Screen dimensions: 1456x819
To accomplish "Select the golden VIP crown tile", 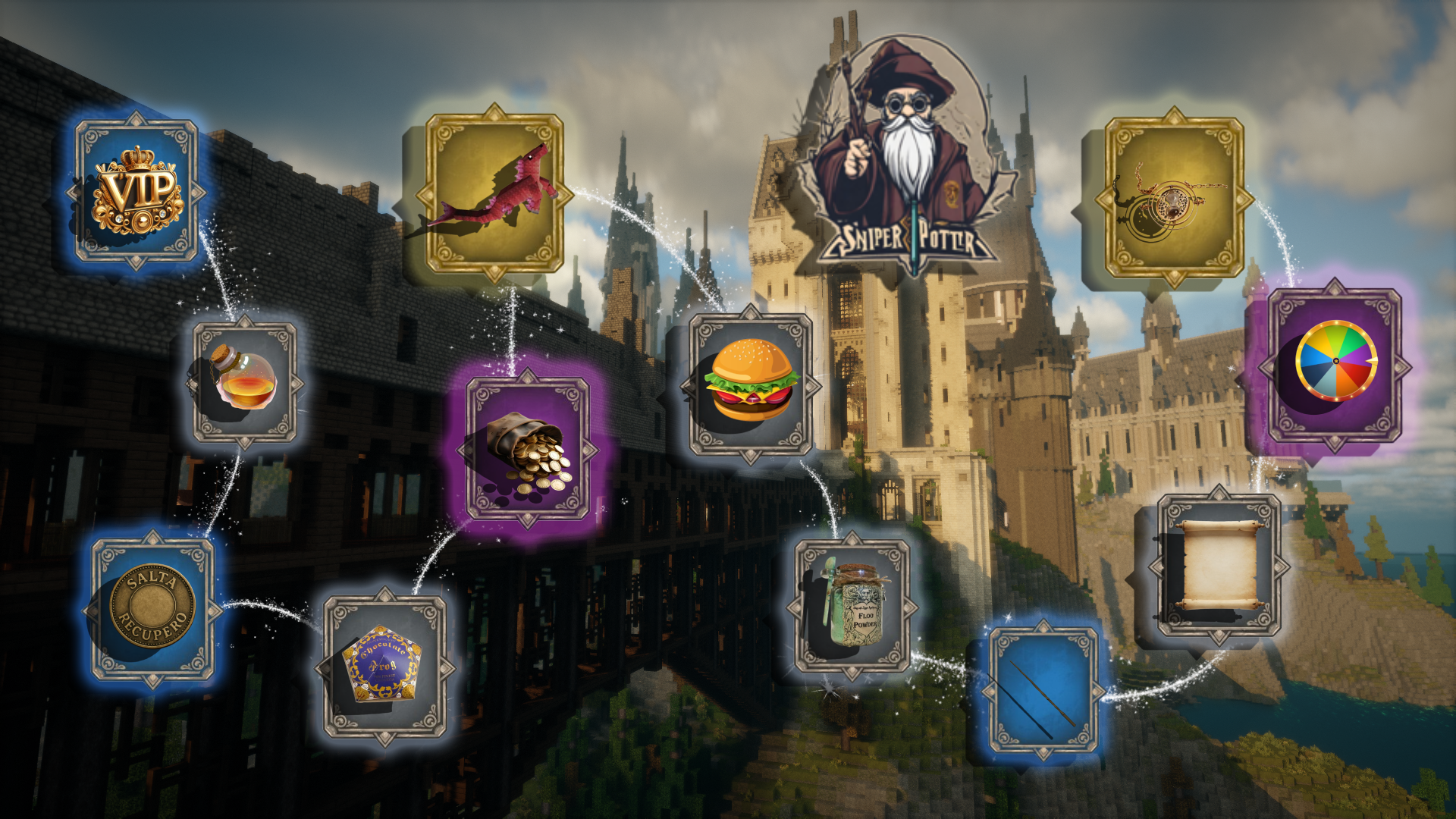I will click(136, 191).
